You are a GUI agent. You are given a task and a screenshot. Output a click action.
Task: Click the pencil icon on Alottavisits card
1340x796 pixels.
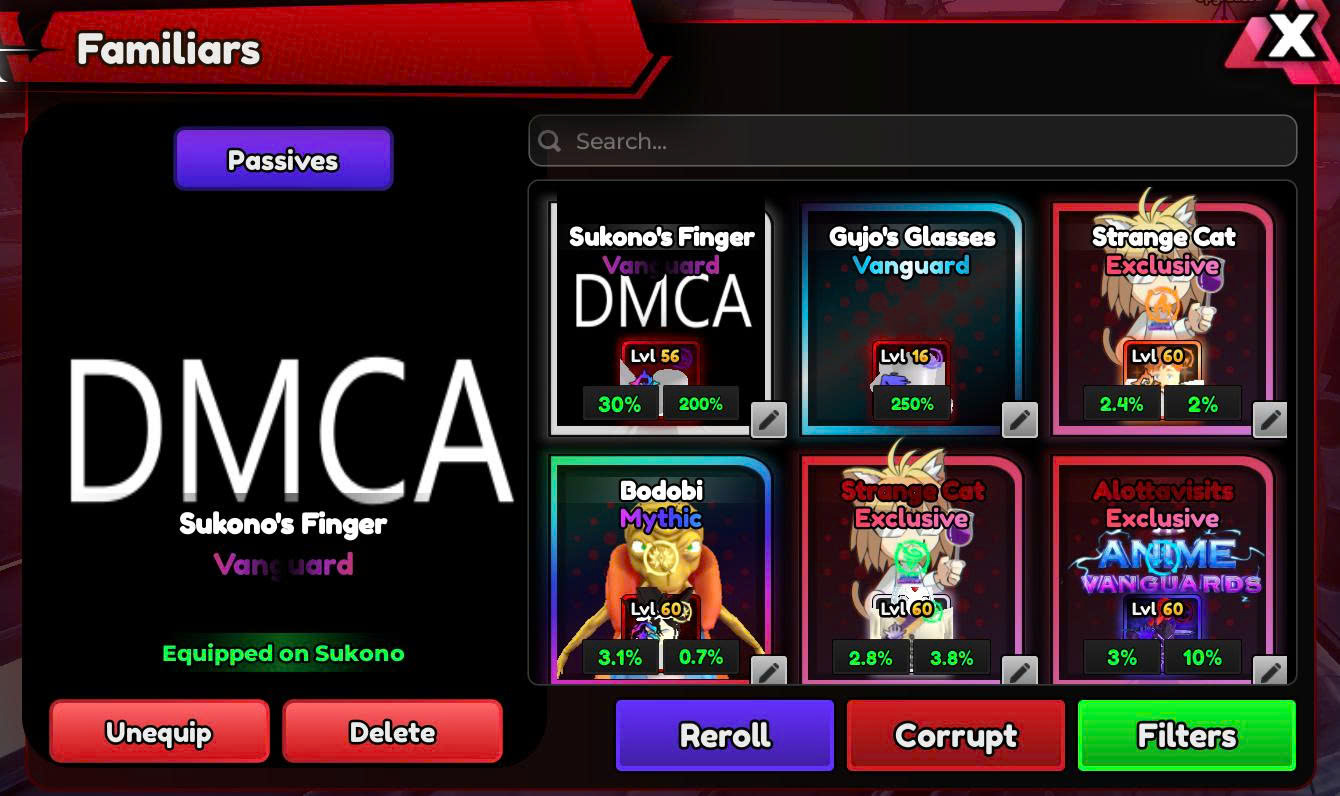(1270, 671)
